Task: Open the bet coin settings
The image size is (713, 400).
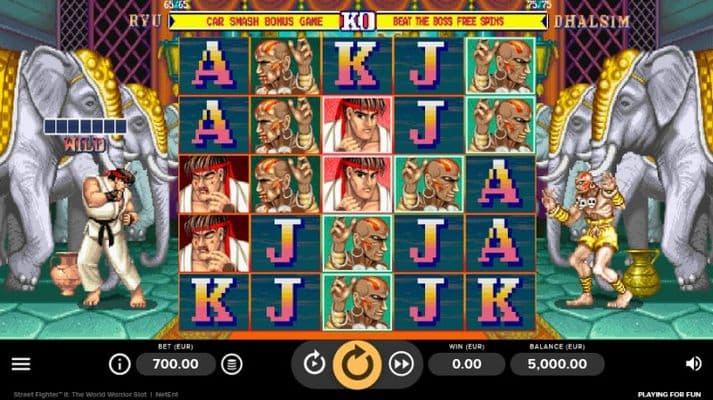Action: click(232, 364)
